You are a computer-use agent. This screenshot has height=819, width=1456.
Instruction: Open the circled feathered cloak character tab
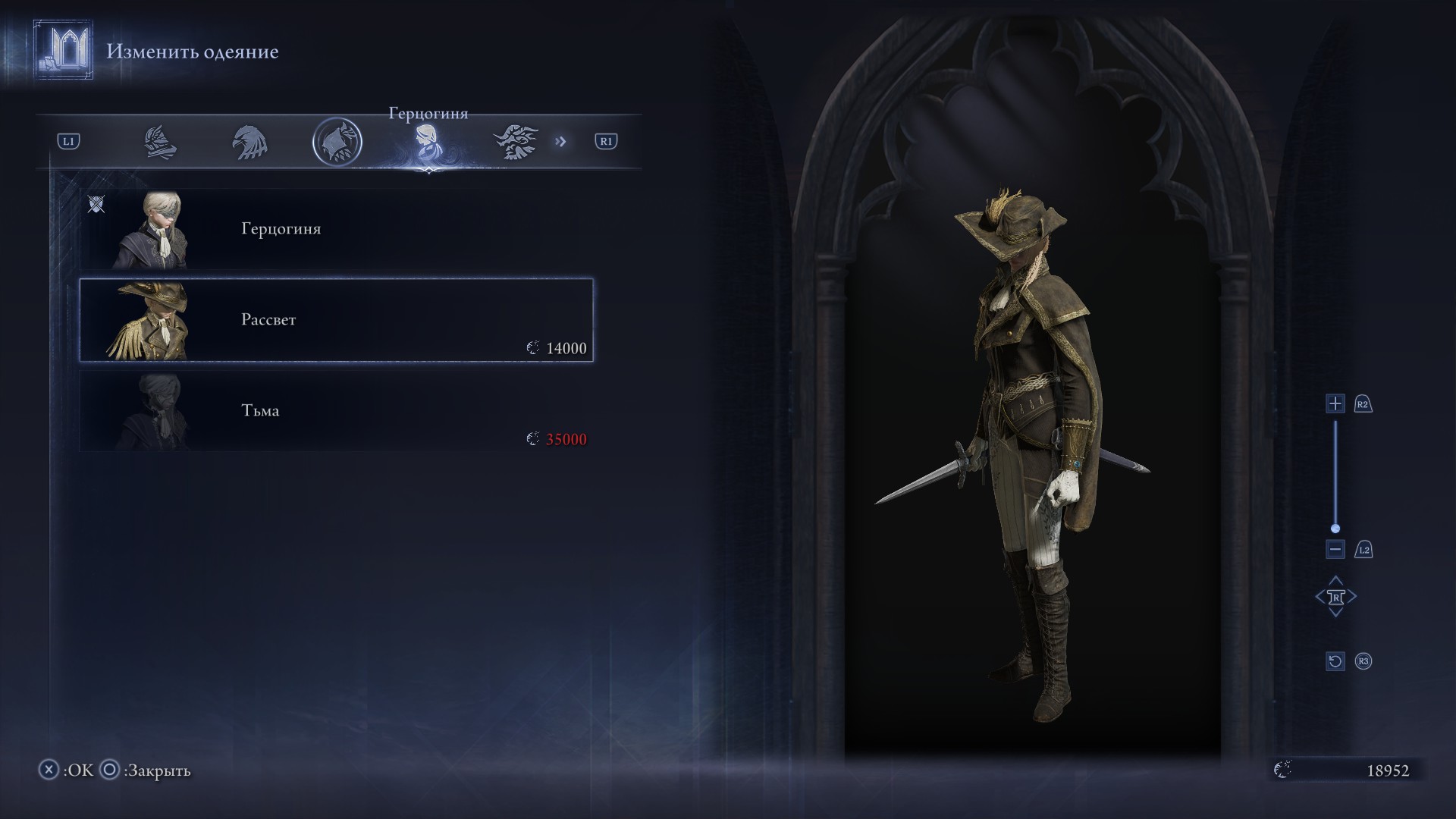[337, 142]
